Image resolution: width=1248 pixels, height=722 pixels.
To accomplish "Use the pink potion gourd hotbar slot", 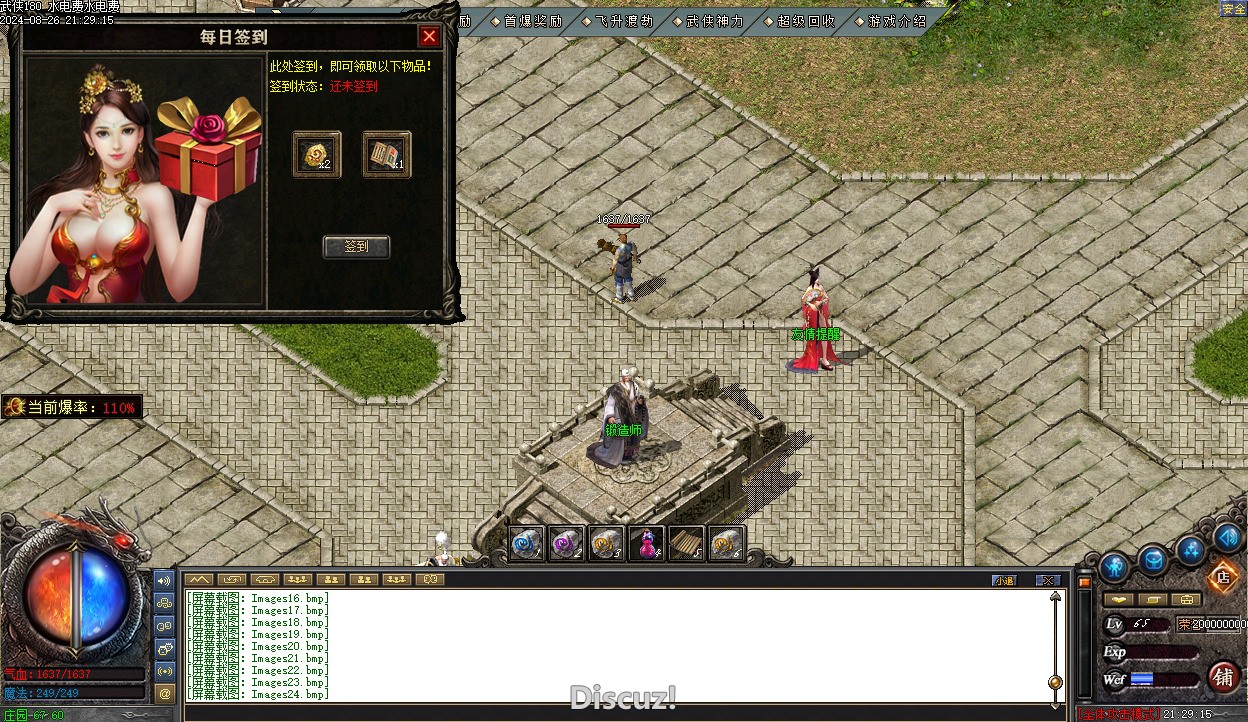I will pyautogui.click(x=647, y=543).
